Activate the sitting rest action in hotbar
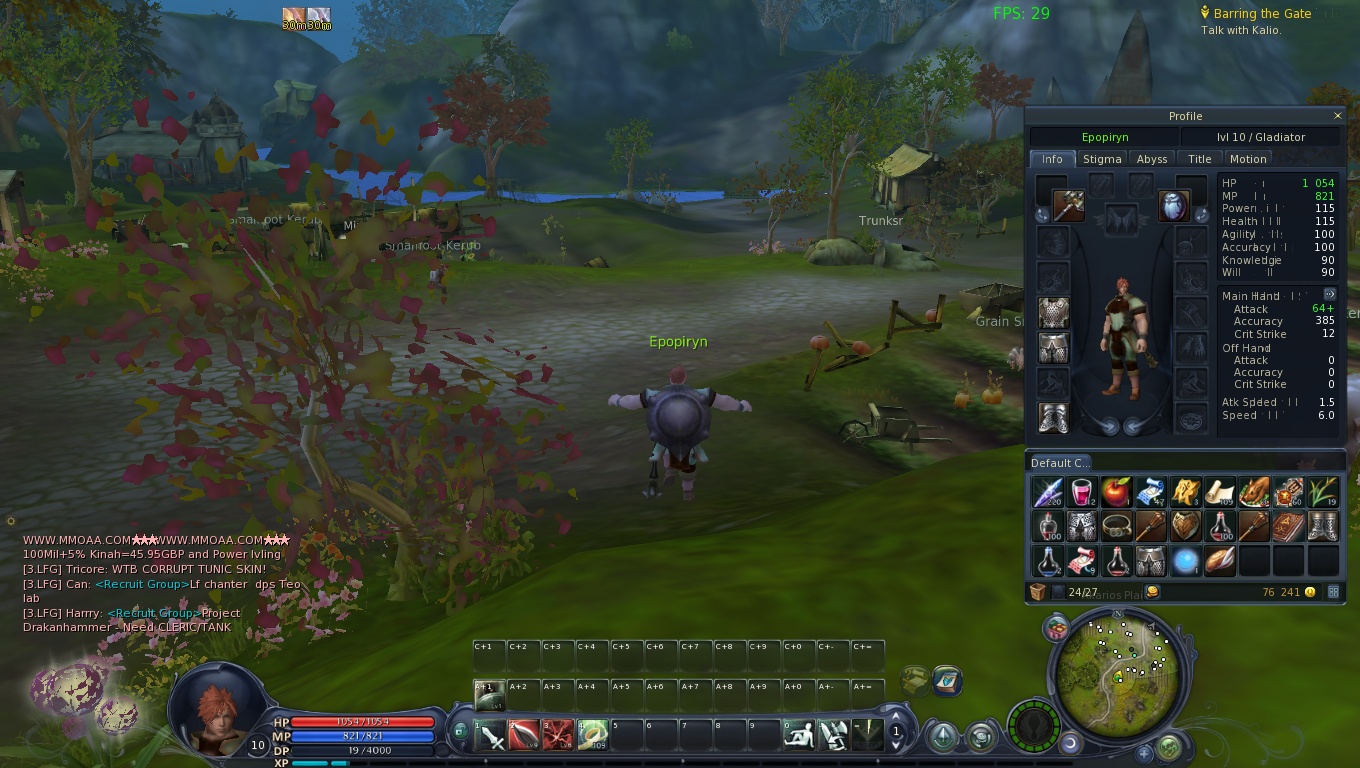The height and width of the screenshot is (768, 1360). pyautogui.click(x=800, y=738)
